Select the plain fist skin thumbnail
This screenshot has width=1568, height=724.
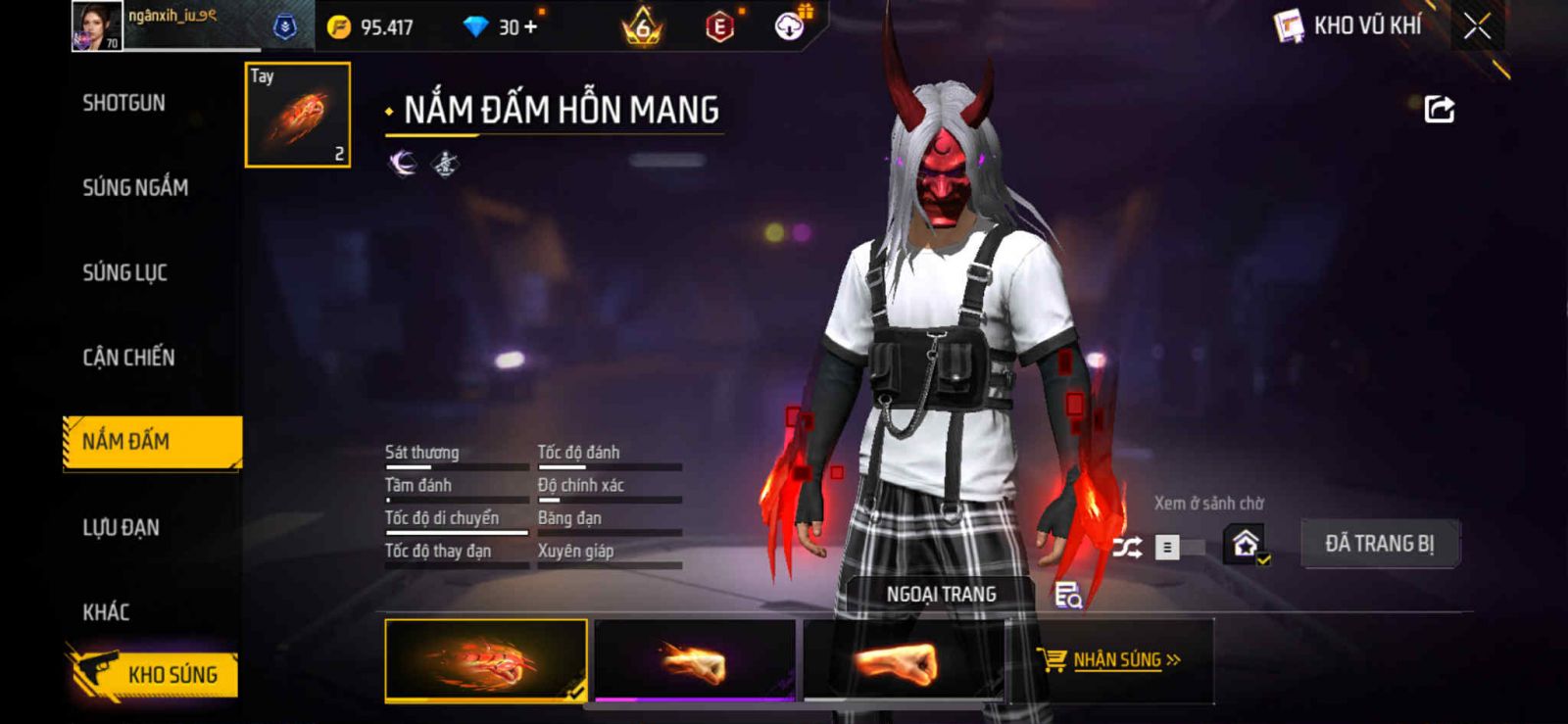[902, 660]
